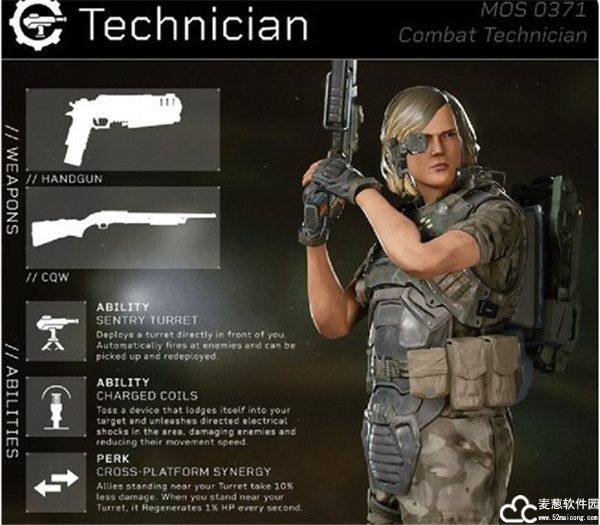Click the Technician class gear emblem
600x525 pixels.
point(40,21)
